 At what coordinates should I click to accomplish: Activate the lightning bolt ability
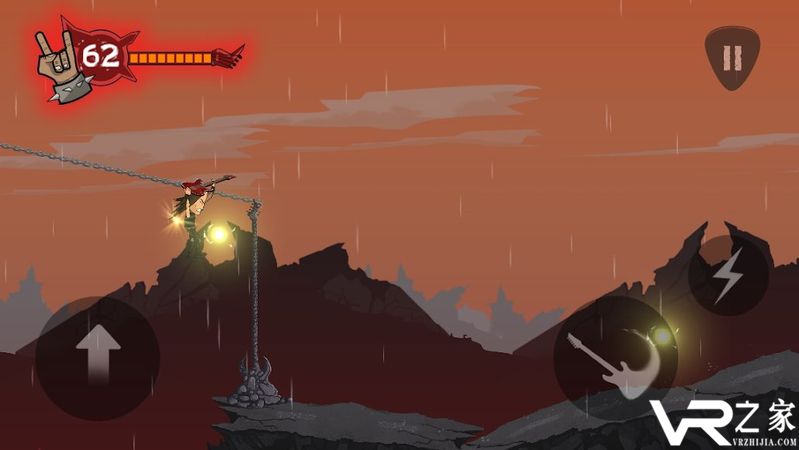click(728, 274)
